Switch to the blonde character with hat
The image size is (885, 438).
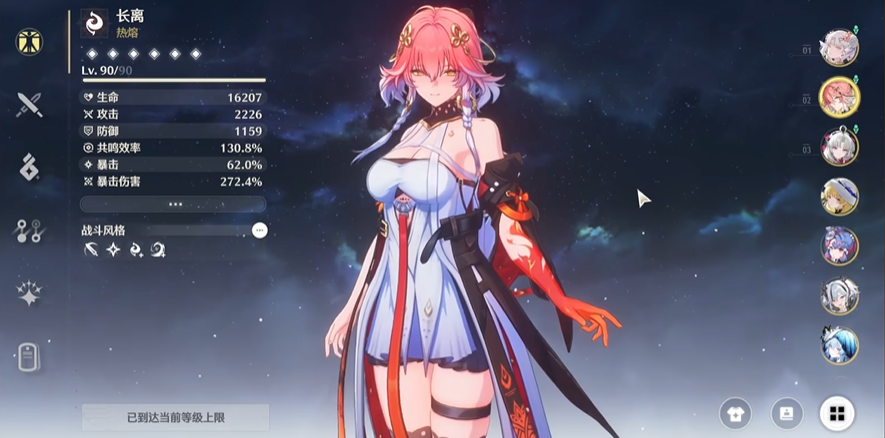click(838, 196)
